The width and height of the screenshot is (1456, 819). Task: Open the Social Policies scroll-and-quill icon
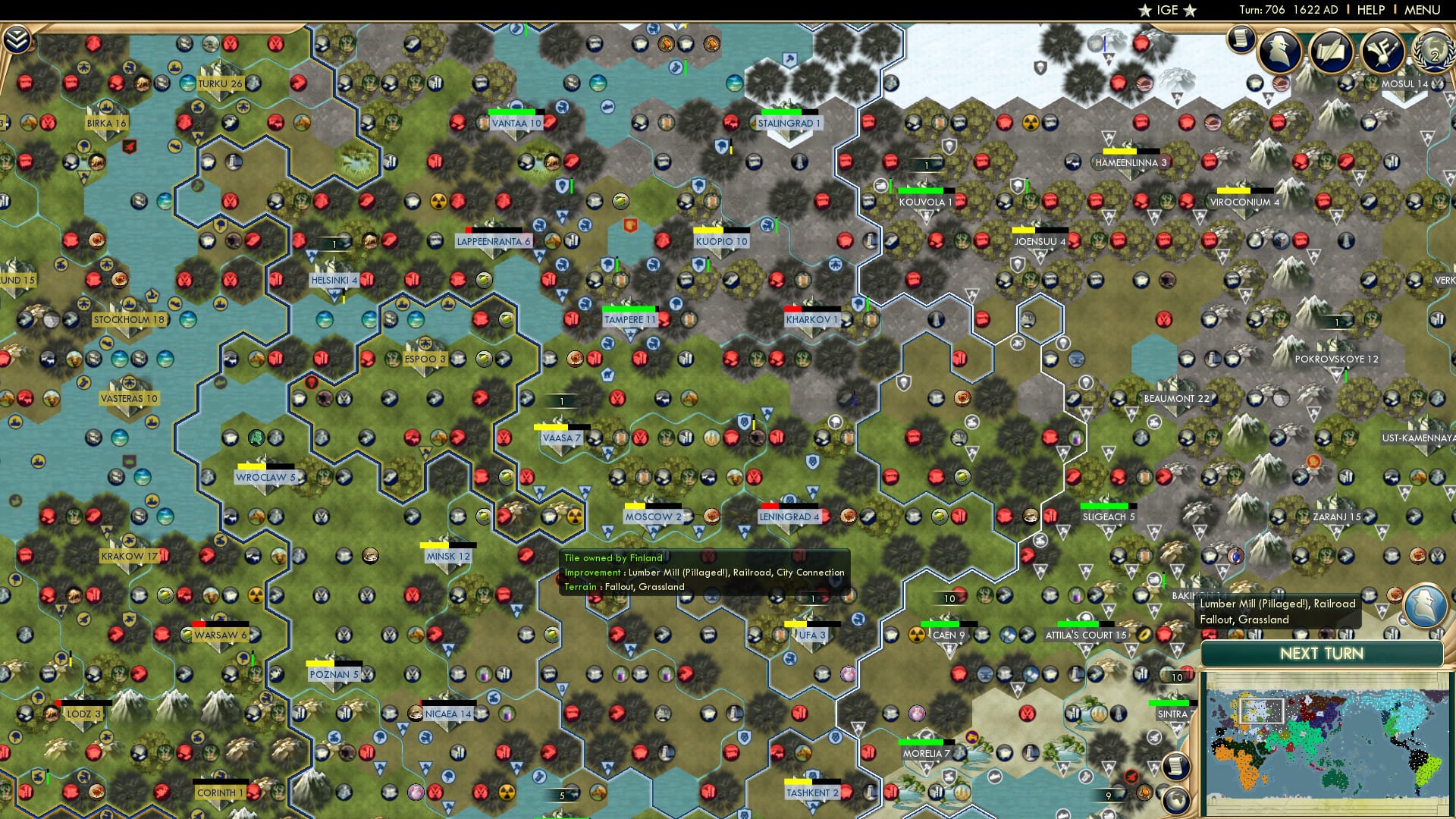1331,52
